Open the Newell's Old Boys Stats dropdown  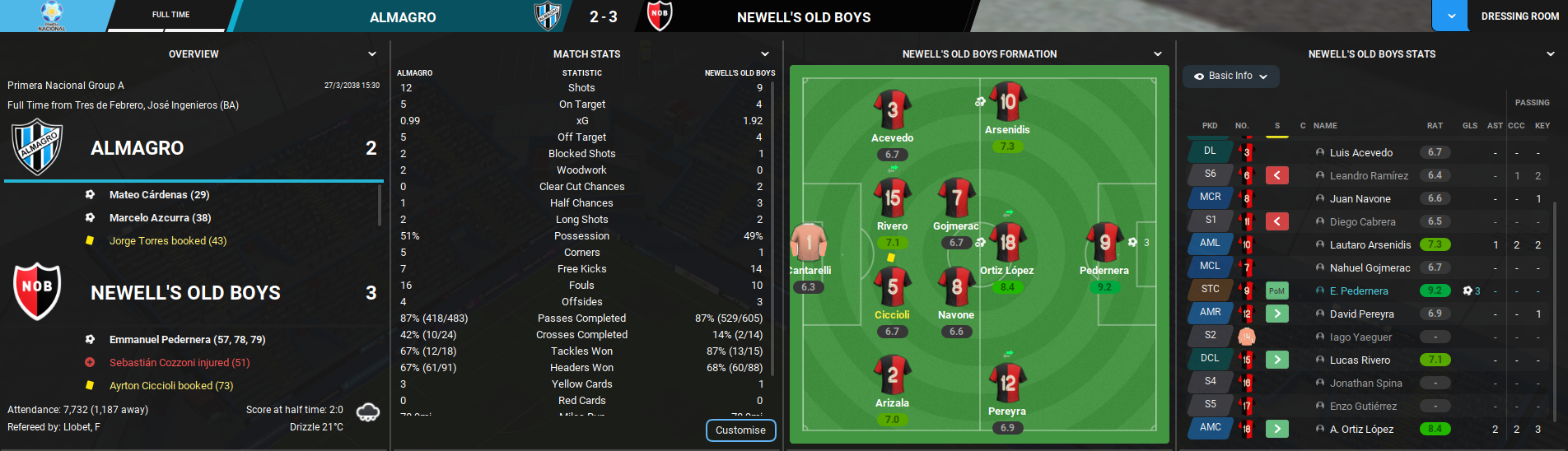pos(1551,54)
